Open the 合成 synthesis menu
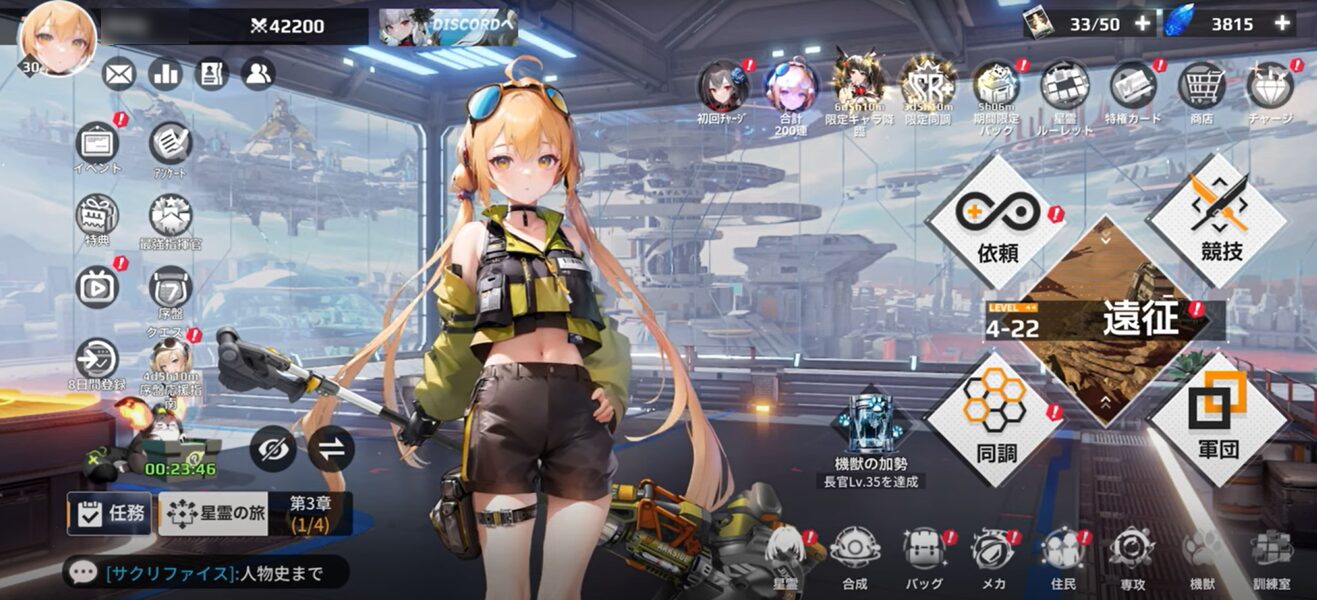 (854, 551)
